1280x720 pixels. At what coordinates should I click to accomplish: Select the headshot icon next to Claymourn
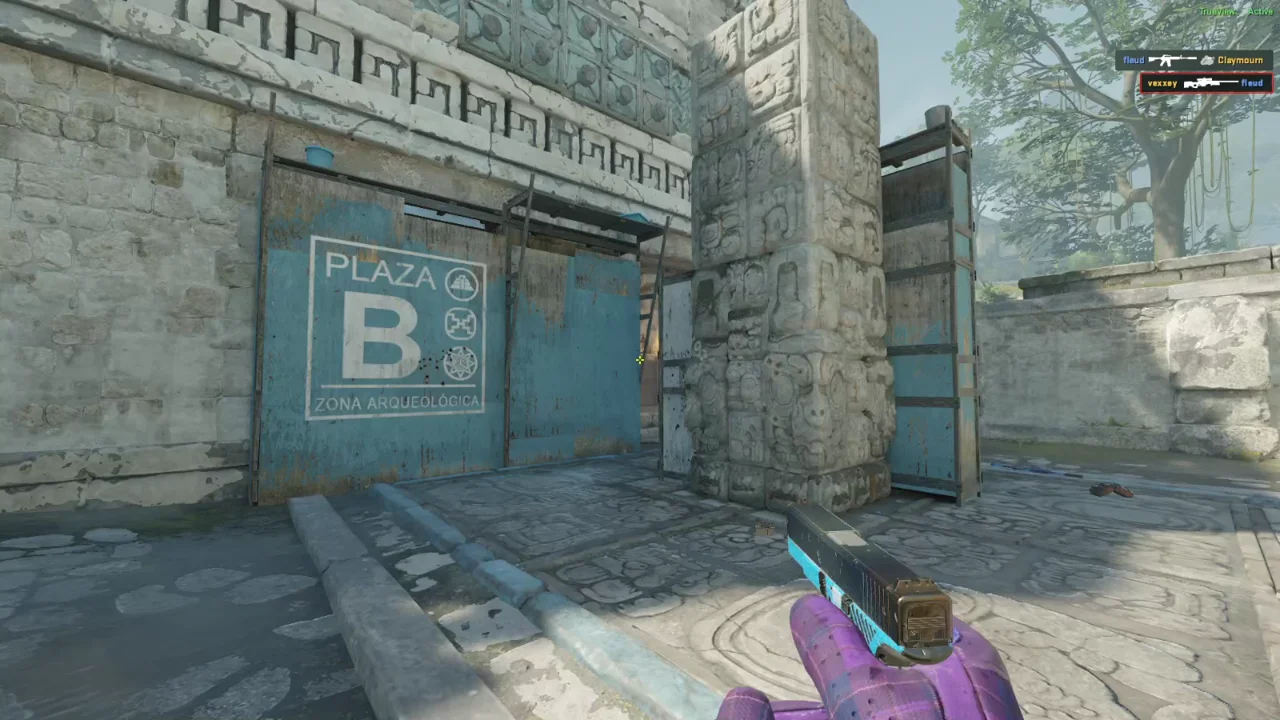tap(1207, 60)
